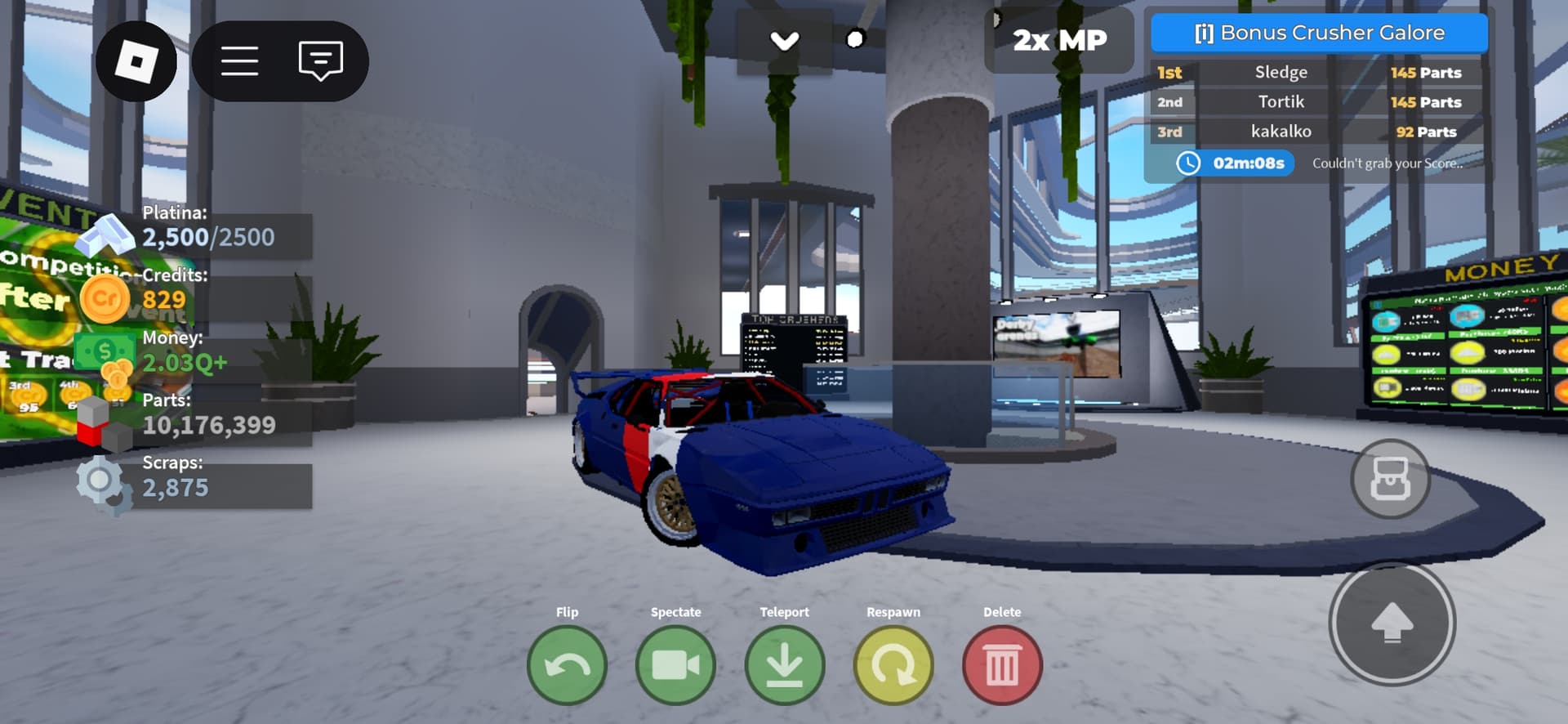Open the Roblox chat window
Image resolution: width=1568 pixels, height=724 pixels.
[320, 61]
